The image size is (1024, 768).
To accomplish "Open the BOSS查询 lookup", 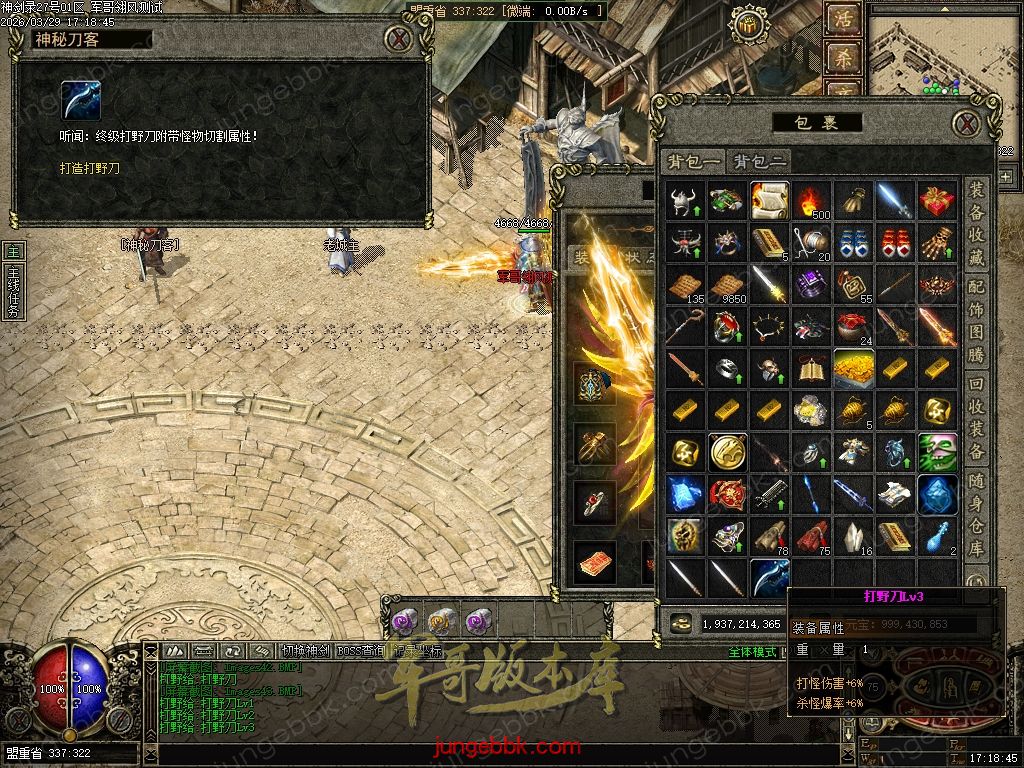I will pyautogui.click(x=360, y=651).
